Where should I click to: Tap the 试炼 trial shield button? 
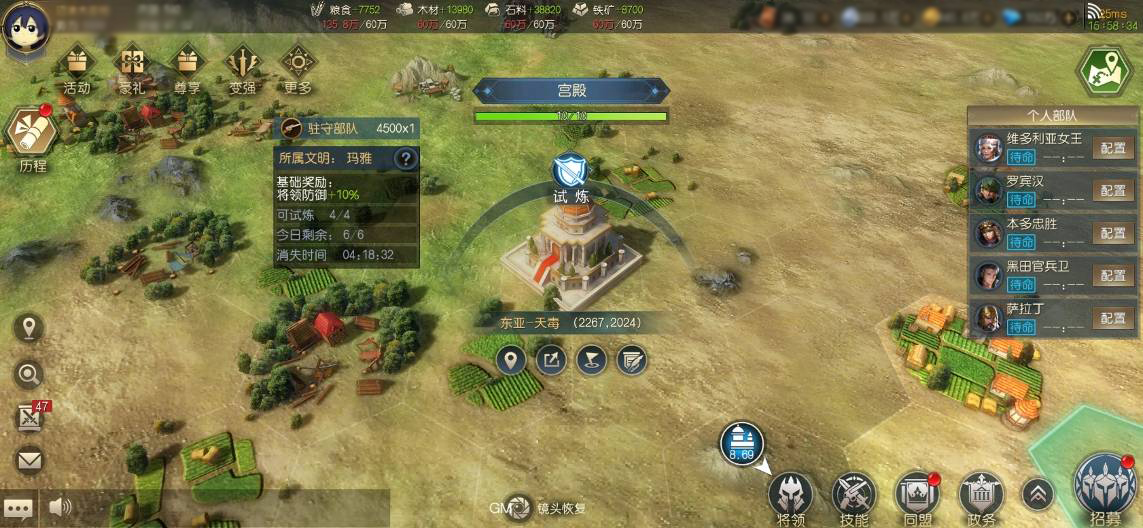coord(571,169)
